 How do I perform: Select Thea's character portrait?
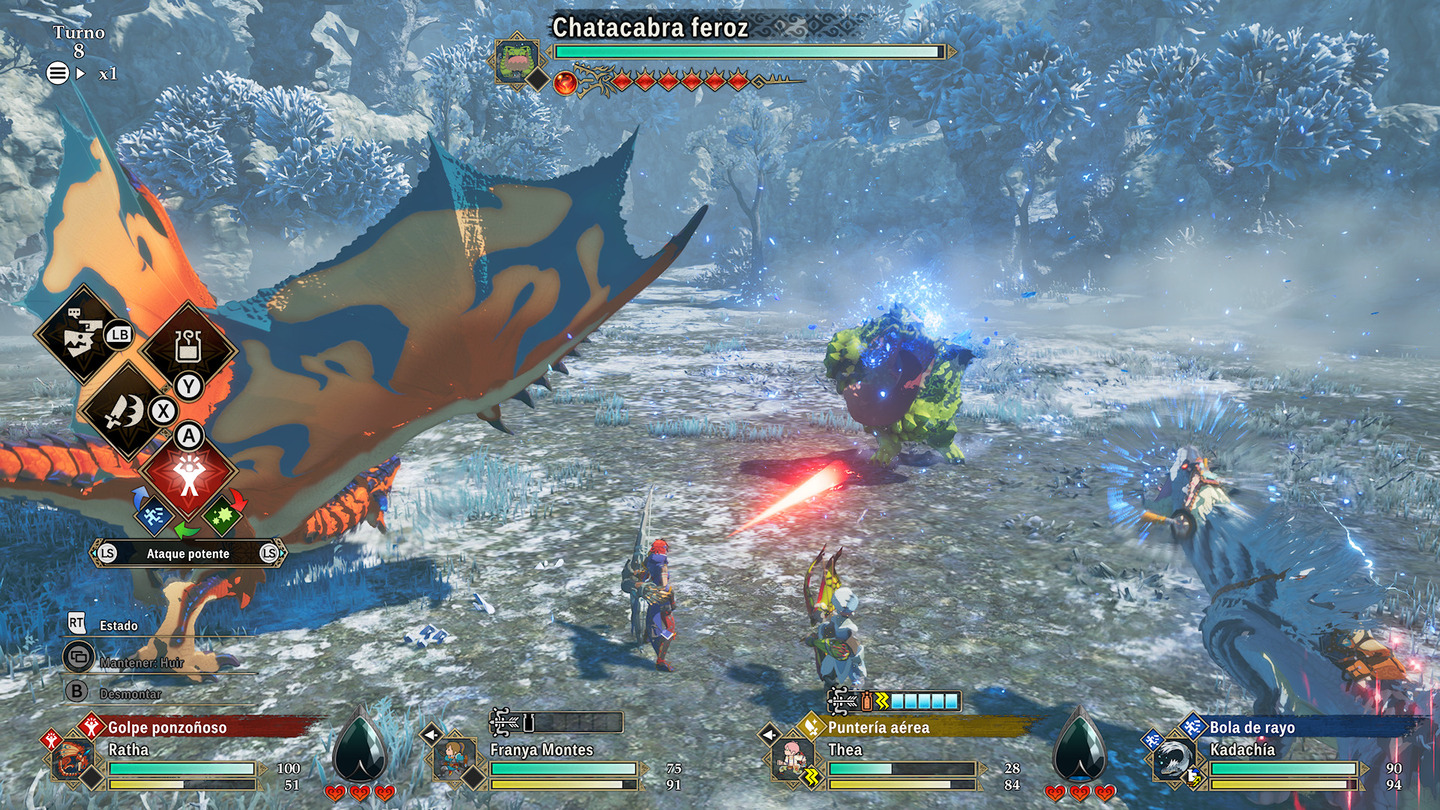[x=792, y=759]
